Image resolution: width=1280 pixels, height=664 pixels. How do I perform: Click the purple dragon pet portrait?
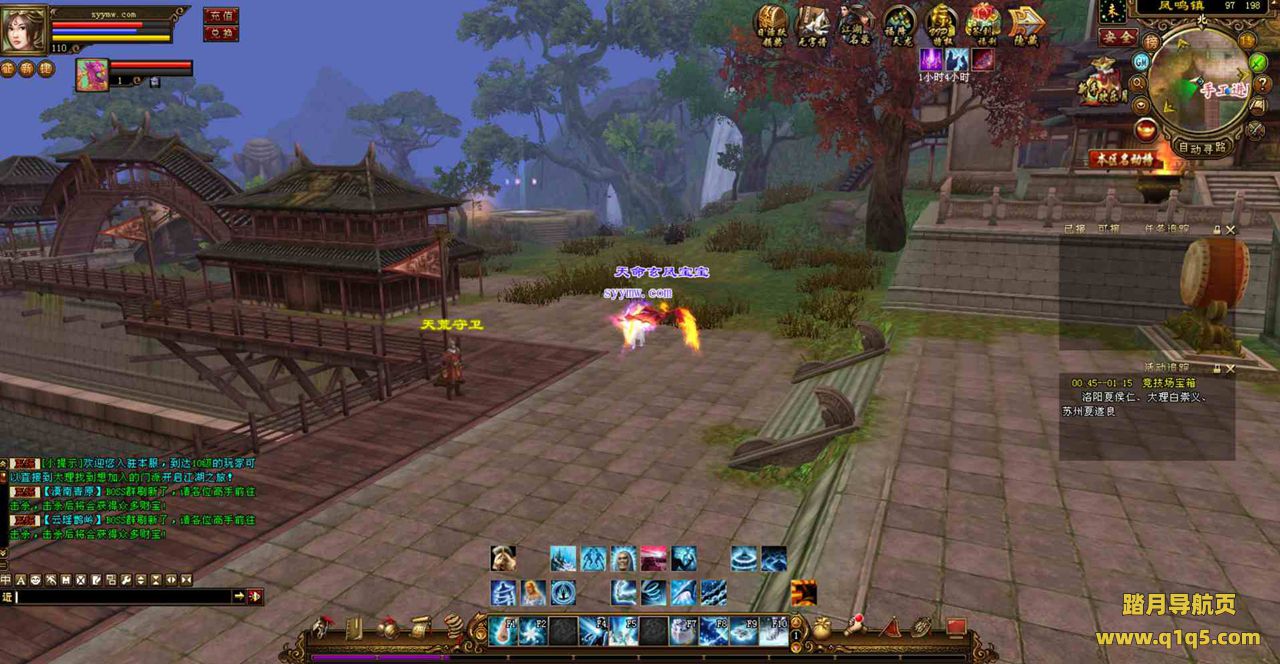(92, 75)
